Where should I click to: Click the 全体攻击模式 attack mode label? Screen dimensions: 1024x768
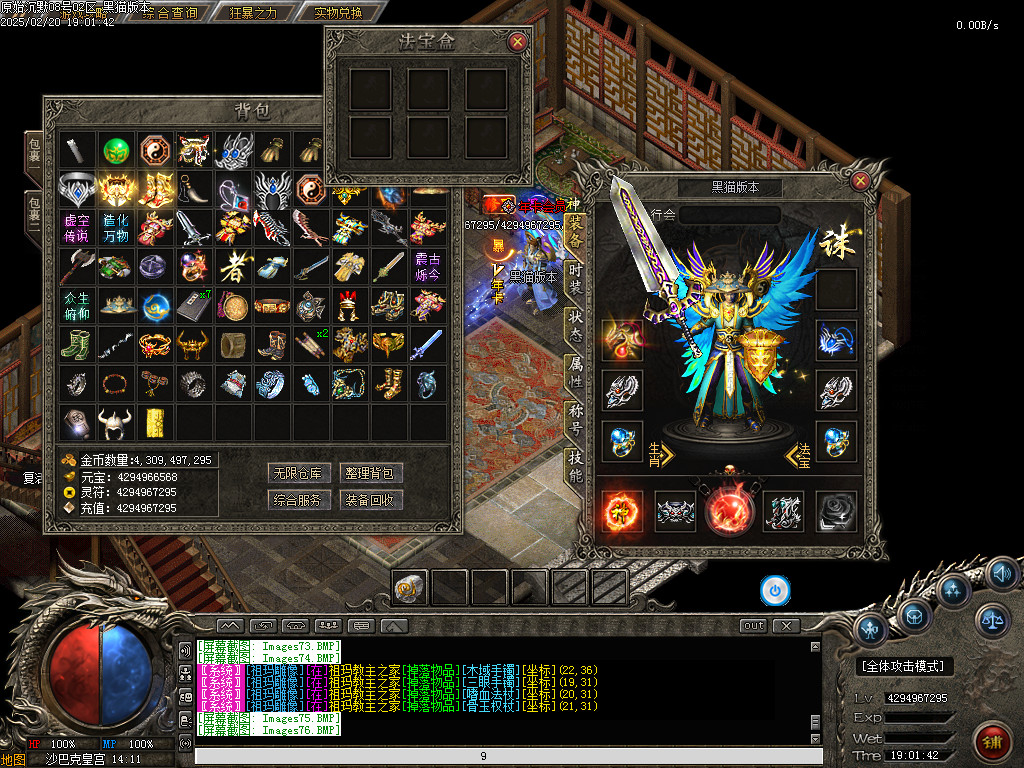pyautogui.click(x=906, y=666)
